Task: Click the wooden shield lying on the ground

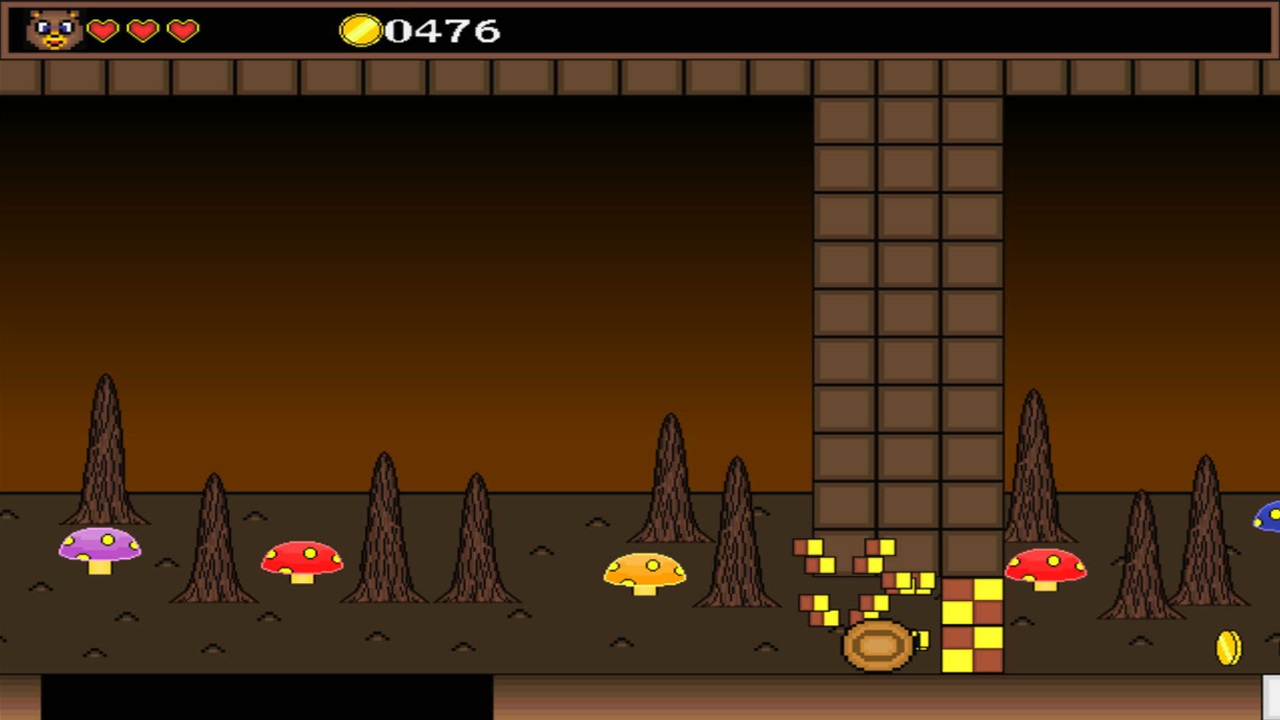Action: click(877, 645)
